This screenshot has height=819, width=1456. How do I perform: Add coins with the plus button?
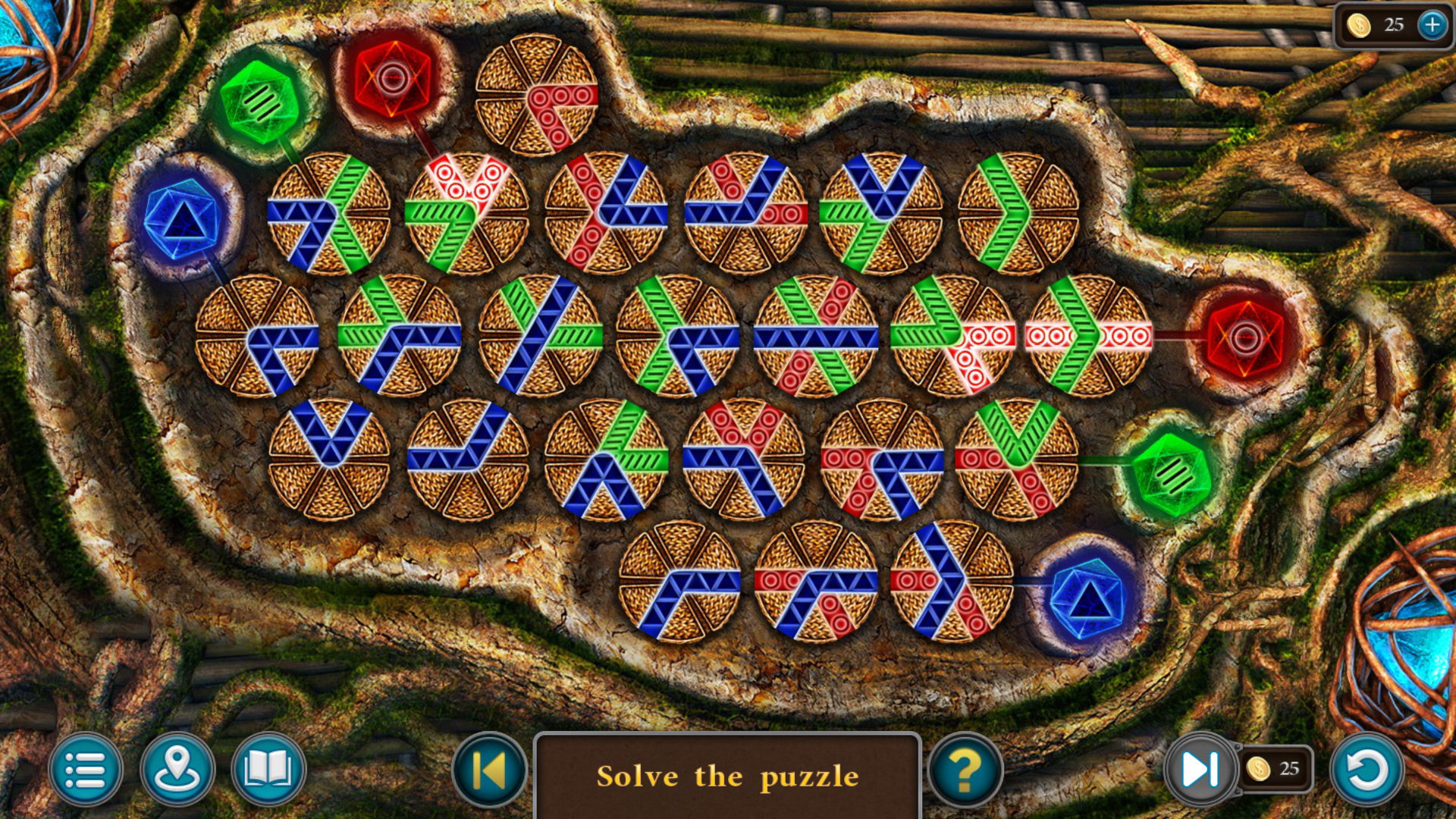[x=1430, y=24]
